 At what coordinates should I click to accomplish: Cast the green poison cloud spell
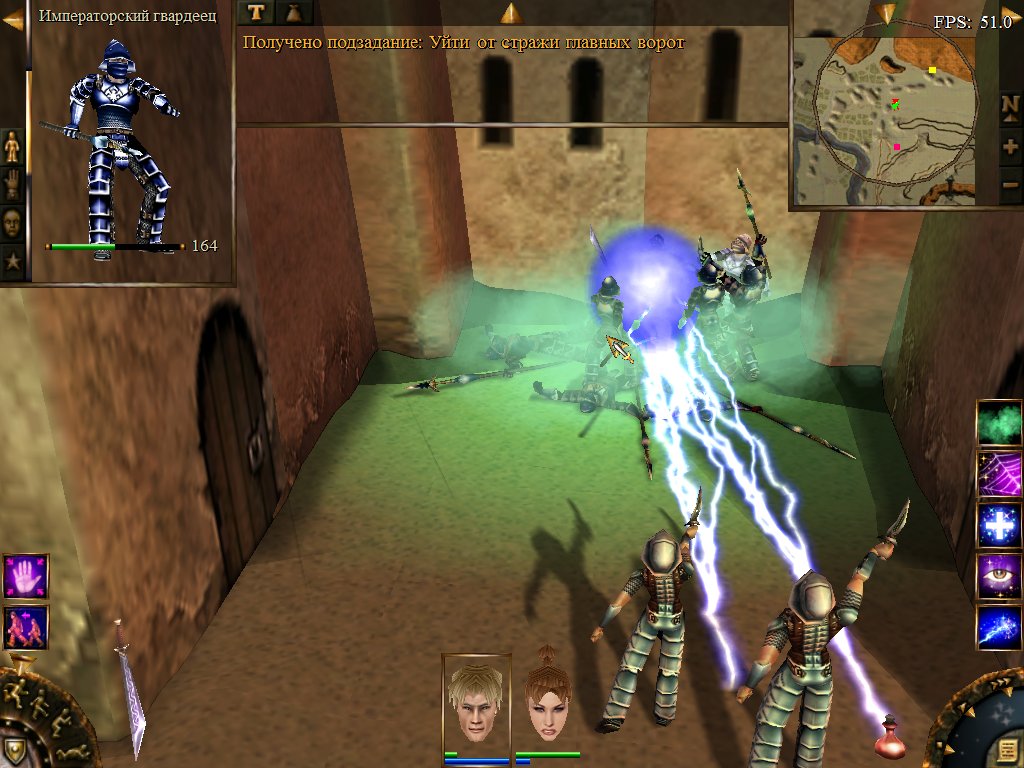(x=998, y=422)
